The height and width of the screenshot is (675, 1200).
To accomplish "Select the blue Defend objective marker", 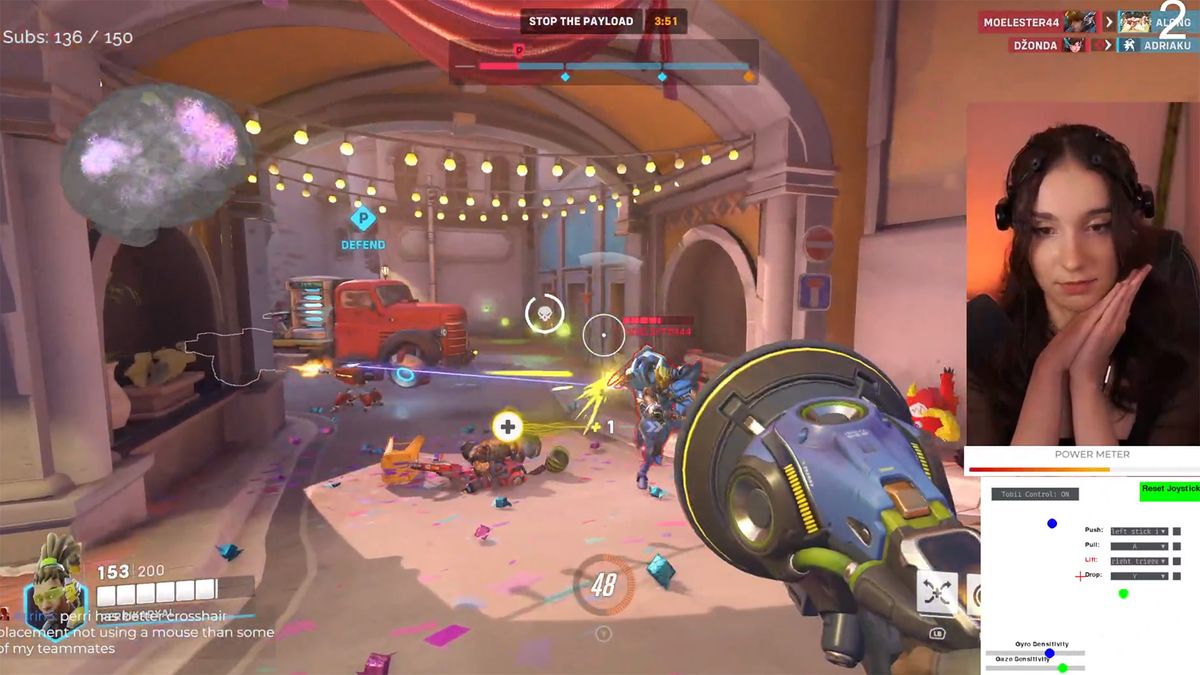I will pyautogui.click(x=362, y=218).
